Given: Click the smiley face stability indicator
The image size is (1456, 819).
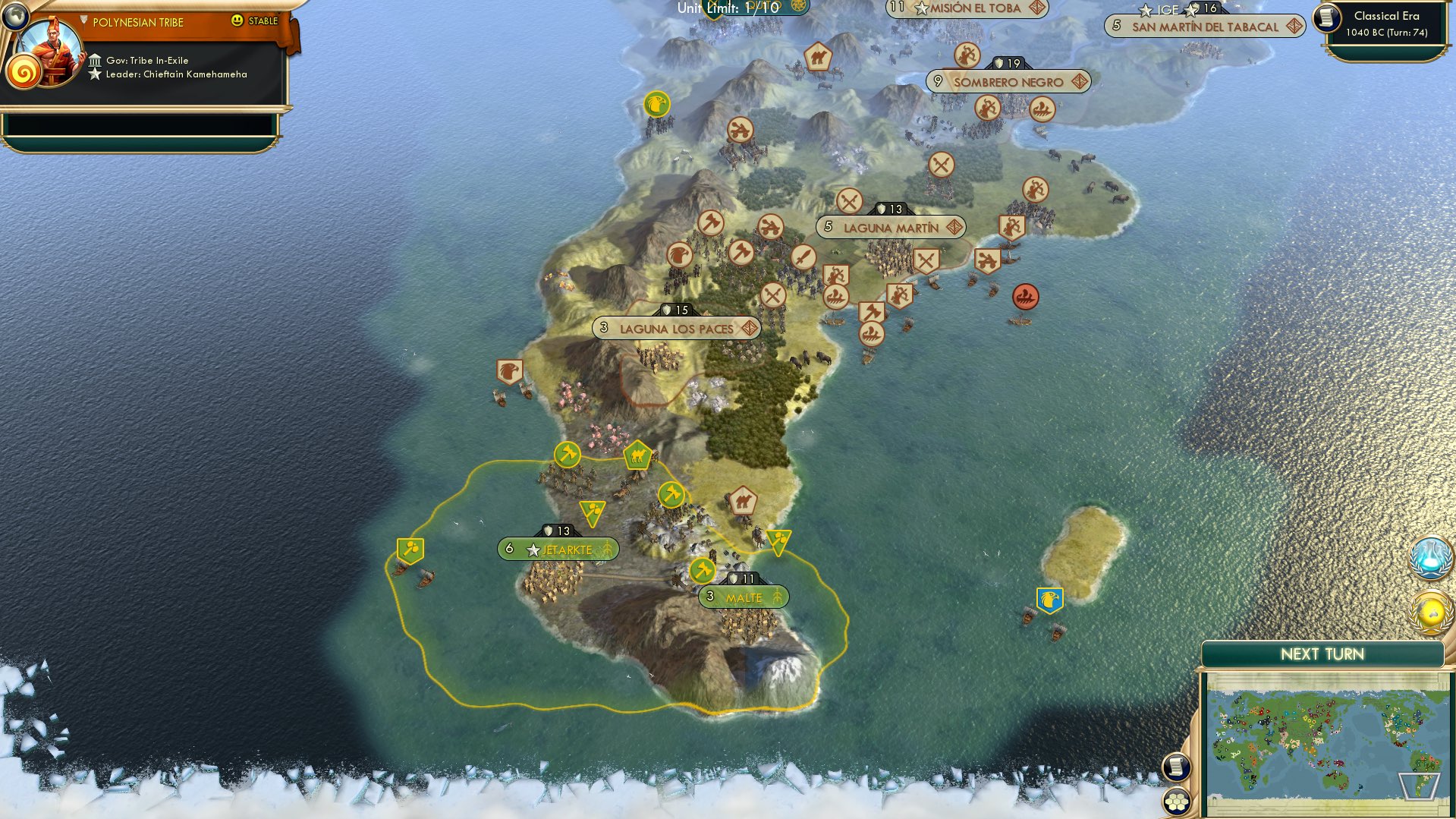Looking at the screenshot, I should point(237,22).
